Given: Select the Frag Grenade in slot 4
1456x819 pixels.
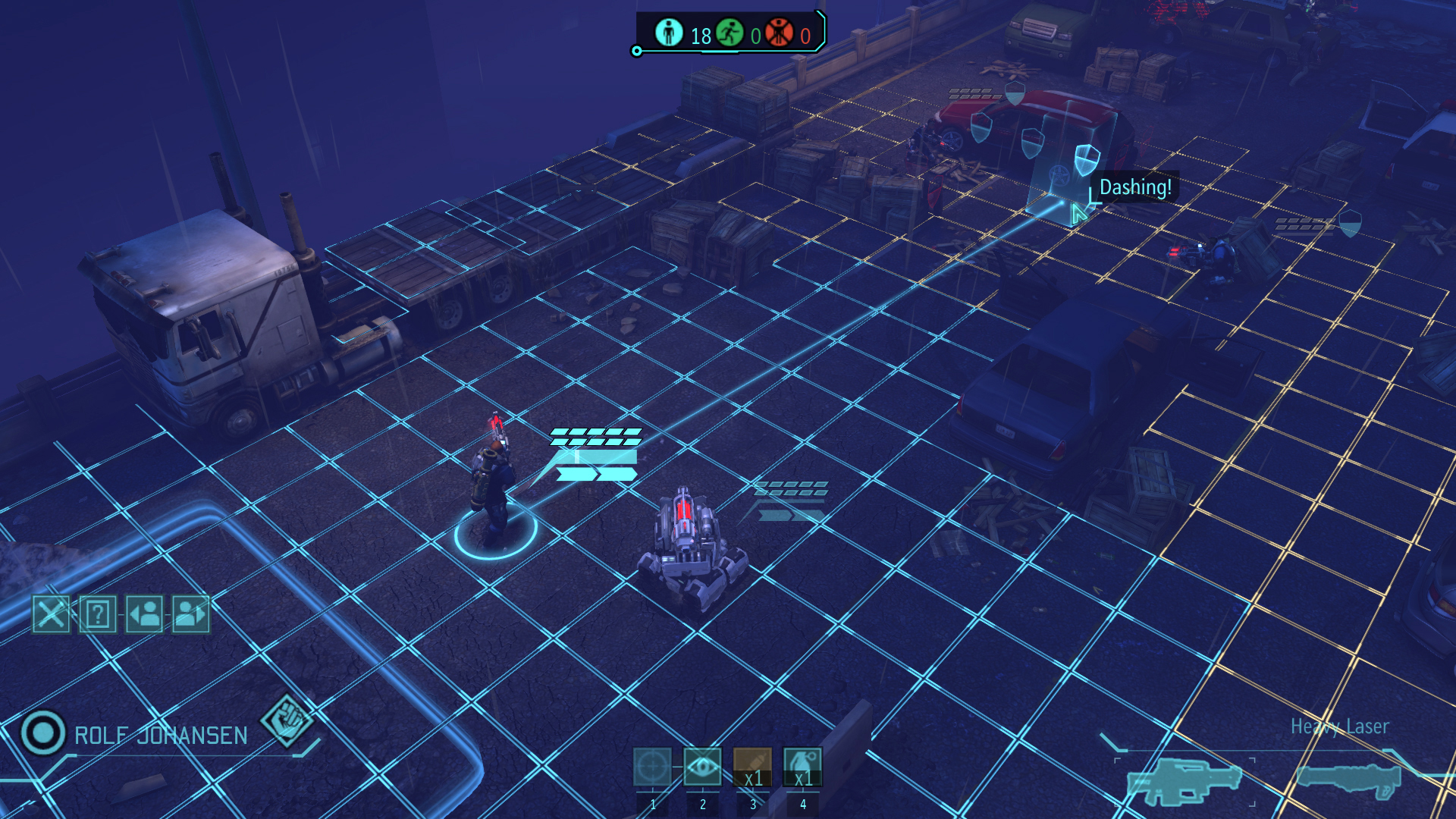Looking at the screenshot, I should [802, 768].
